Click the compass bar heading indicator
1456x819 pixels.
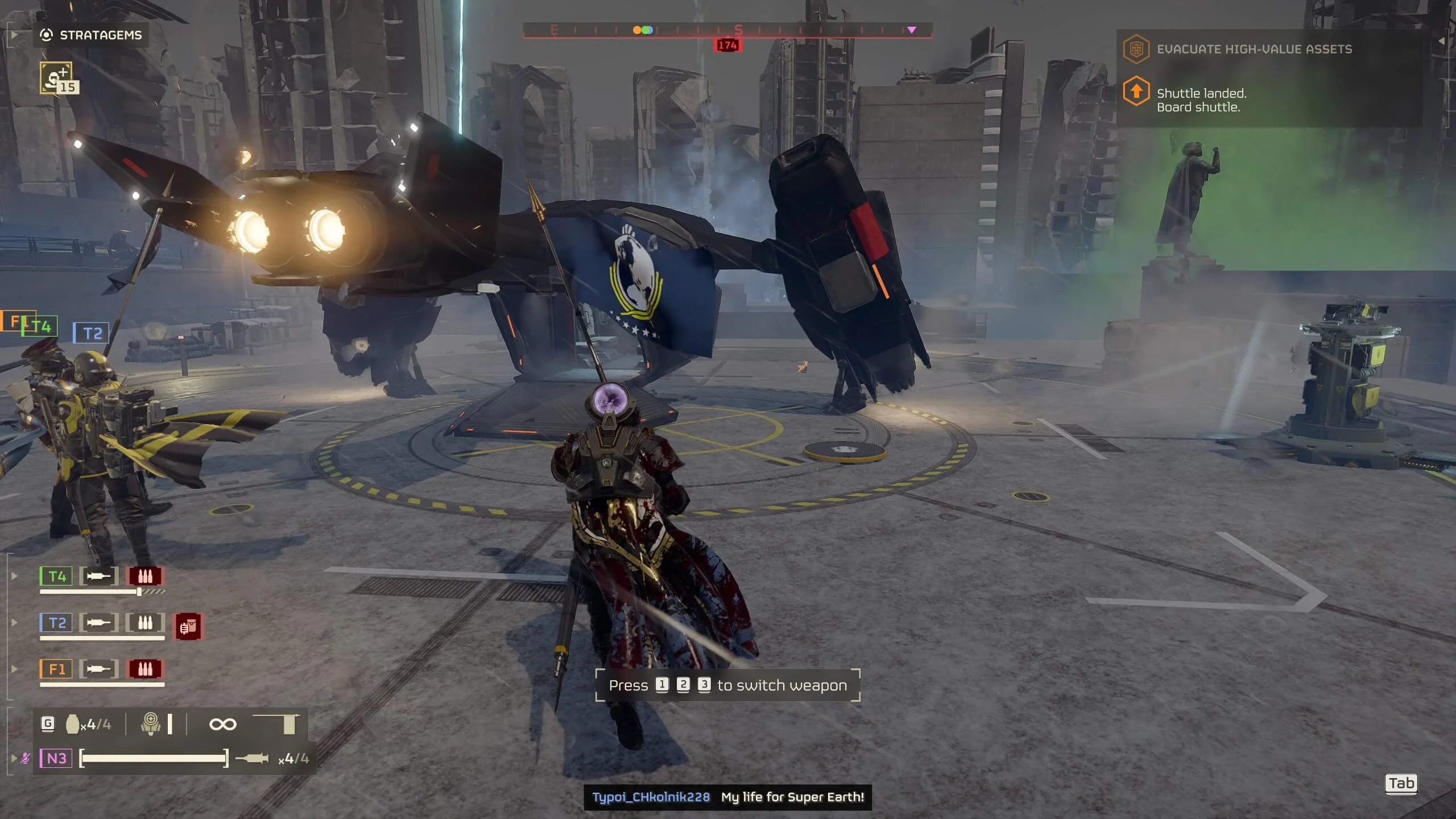[x=727, y=45]
